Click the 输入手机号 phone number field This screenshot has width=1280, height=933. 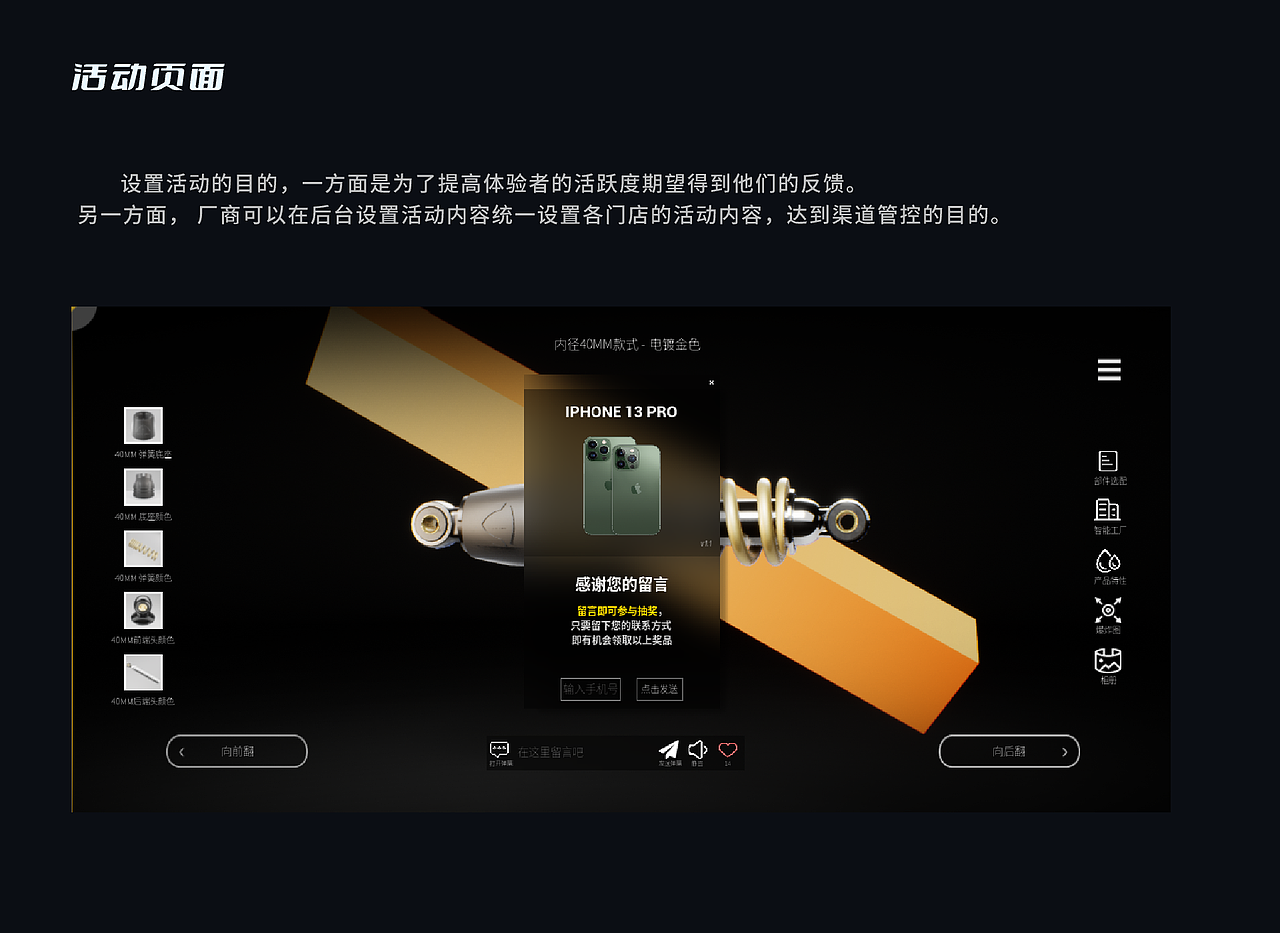click(589, 689)
